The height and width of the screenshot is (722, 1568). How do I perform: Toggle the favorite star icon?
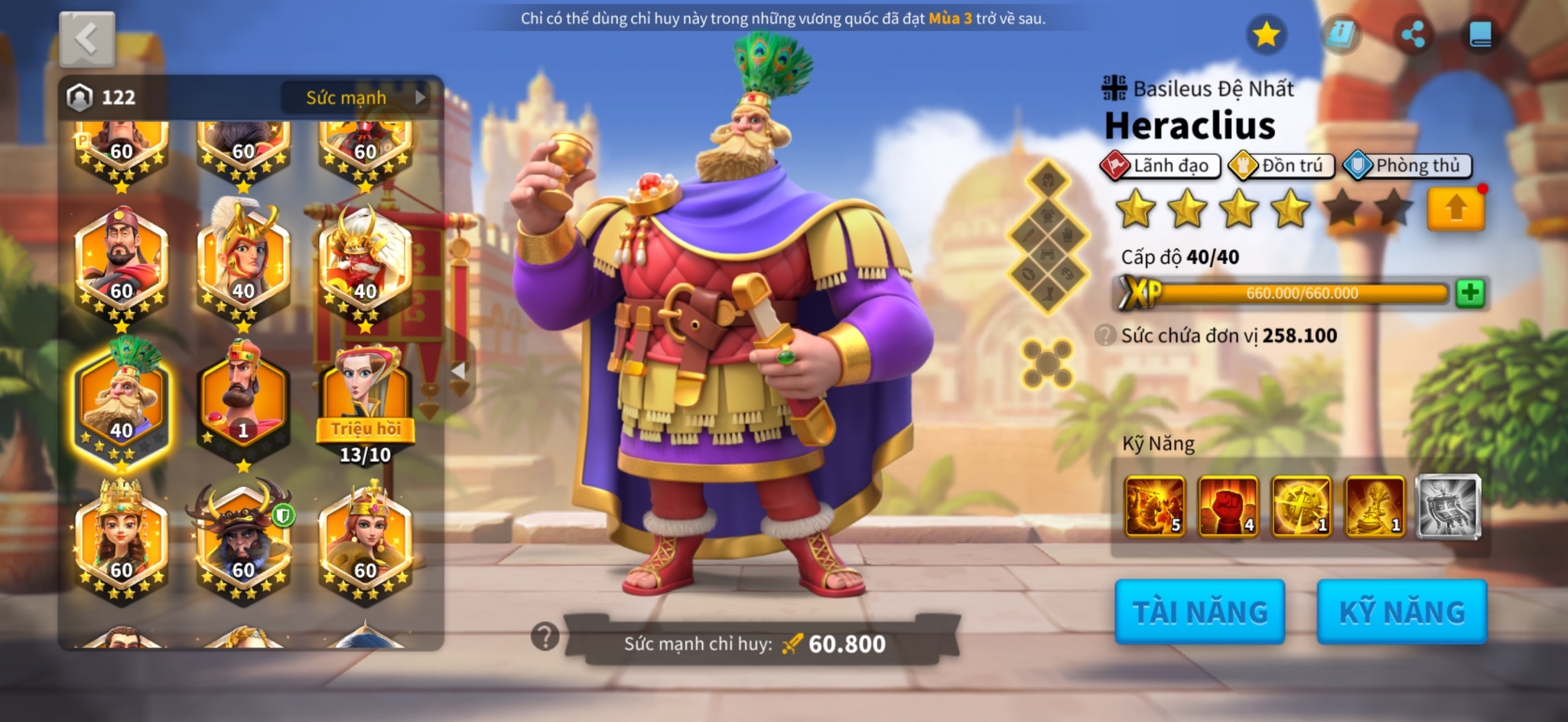pyautogui.click(x=1267, y=35)
